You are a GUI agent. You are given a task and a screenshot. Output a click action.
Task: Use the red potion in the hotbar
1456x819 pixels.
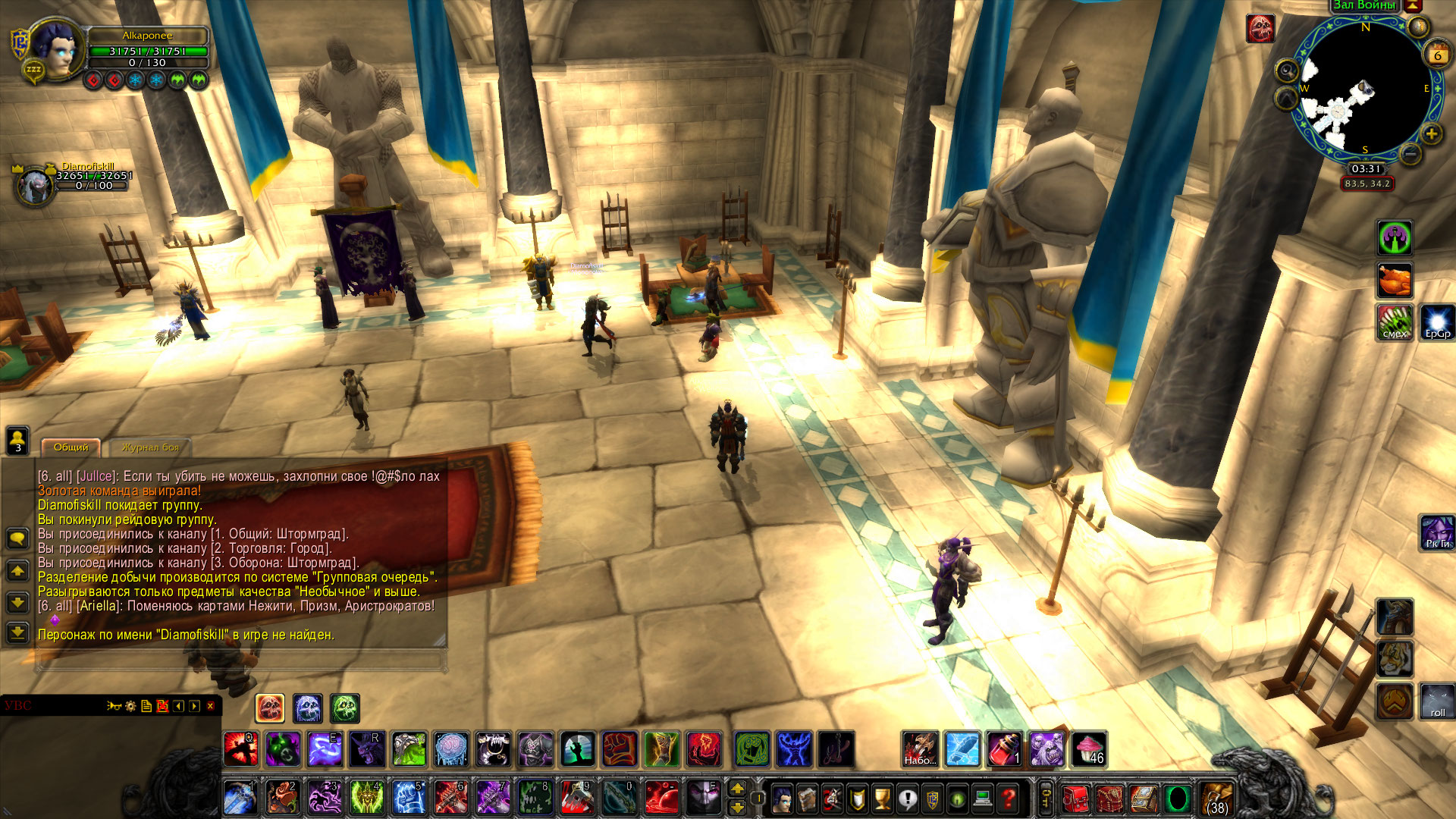click(x=1004, y=749)
